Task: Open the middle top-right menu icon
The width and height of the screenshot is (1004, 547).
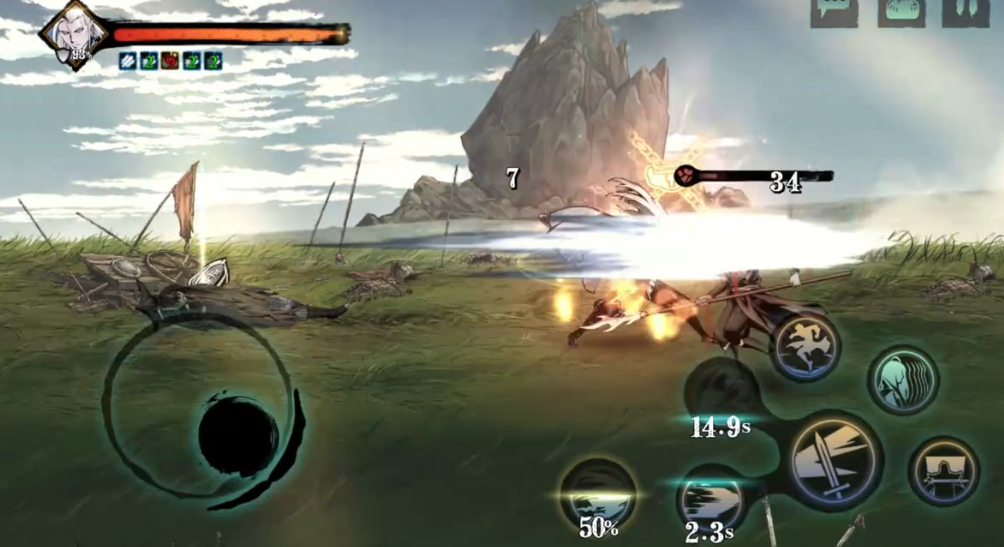Action: pyautogui.click(x=900, y=10)
